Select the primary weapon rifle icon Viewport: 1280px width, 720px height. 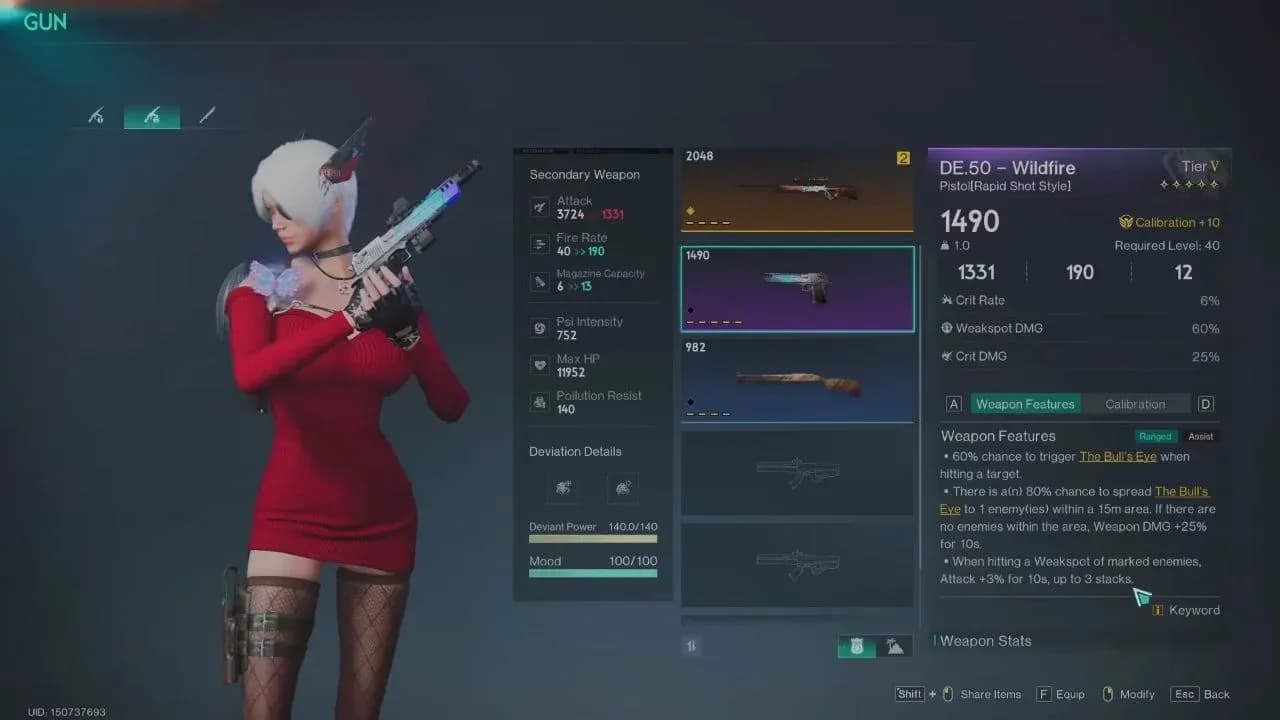[94, 114]
